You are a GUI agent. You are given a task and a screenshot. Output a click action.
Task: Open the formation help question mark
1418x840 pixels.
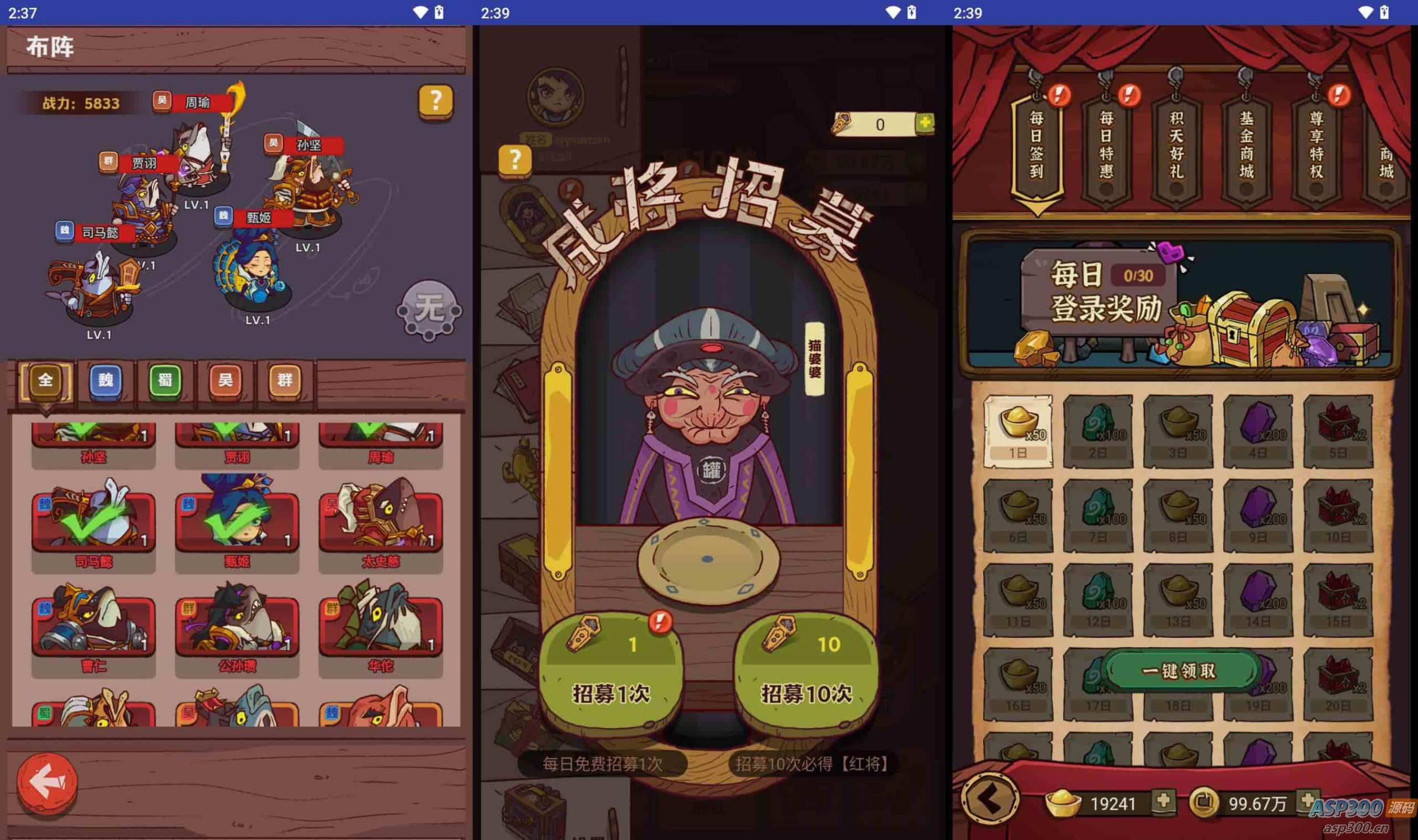click(x=435, y=102)
